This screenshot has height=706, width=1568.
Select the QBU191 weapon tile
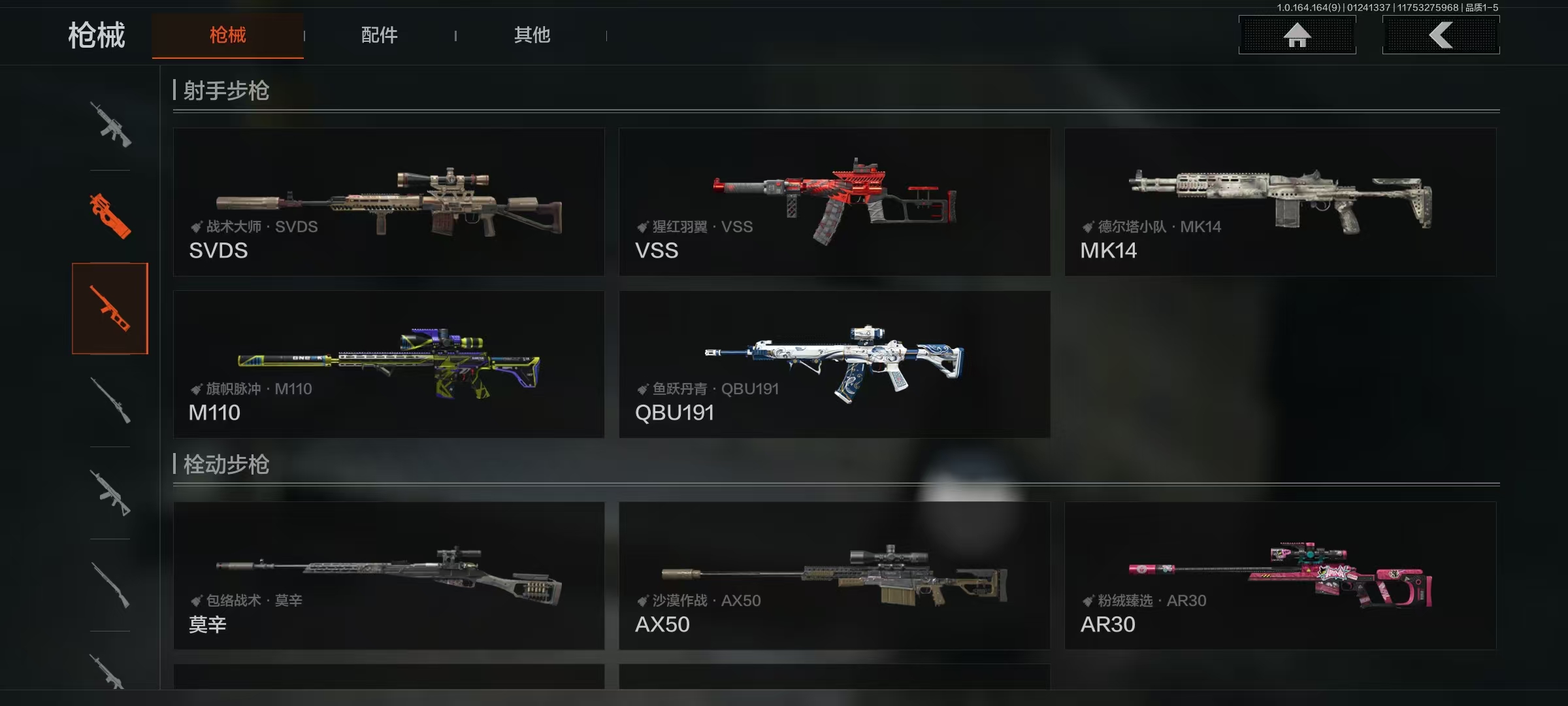coord(834,364)
